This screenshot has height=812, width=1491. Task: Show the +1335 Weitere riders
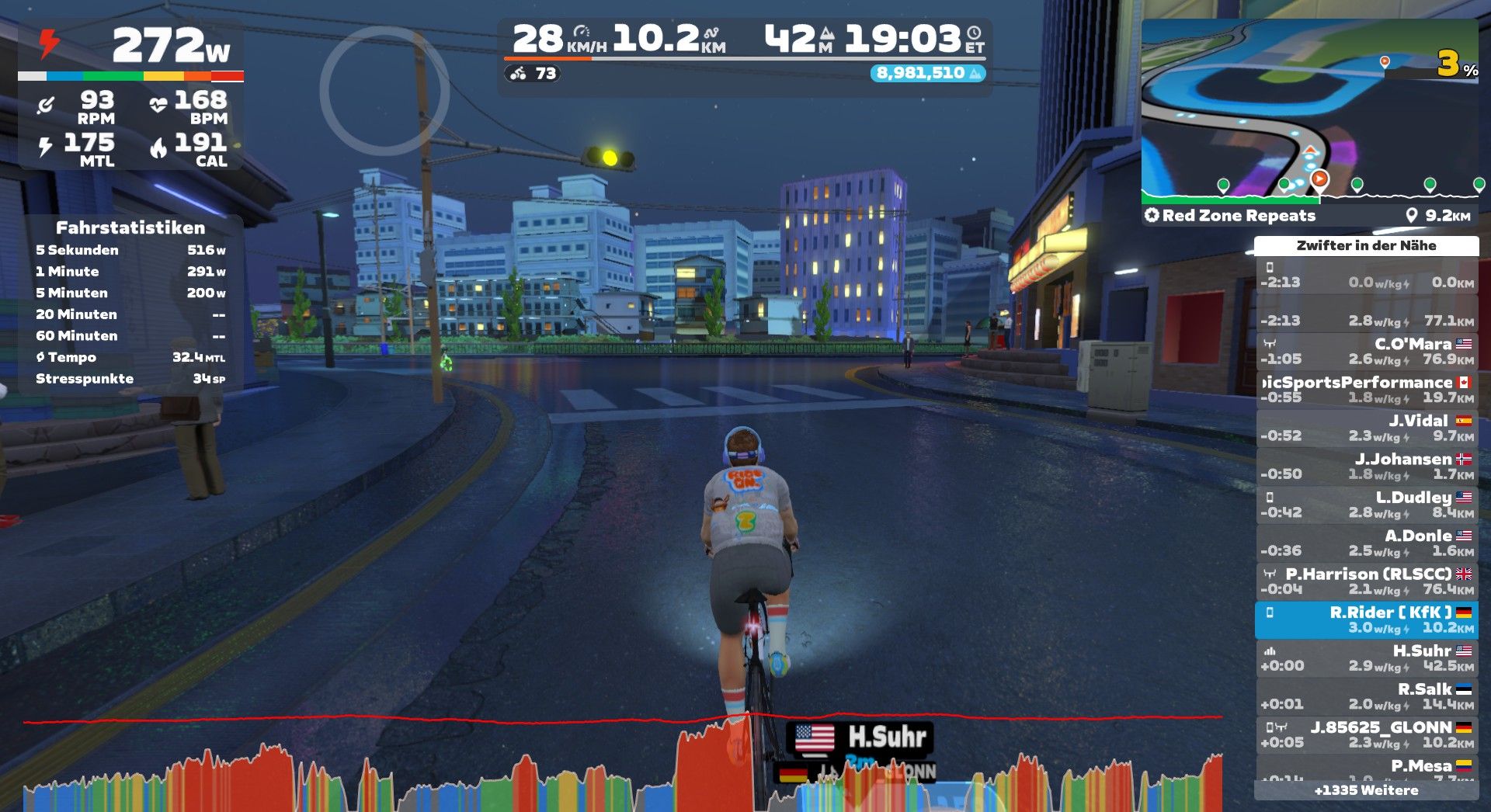coord(1366,790)
